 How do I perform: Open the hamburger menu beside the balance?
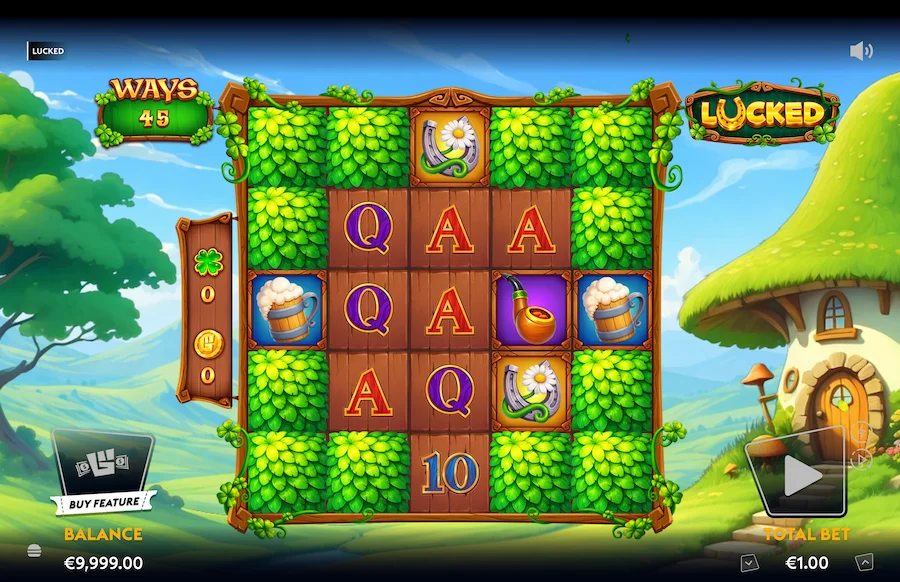(x=34, y=550)
